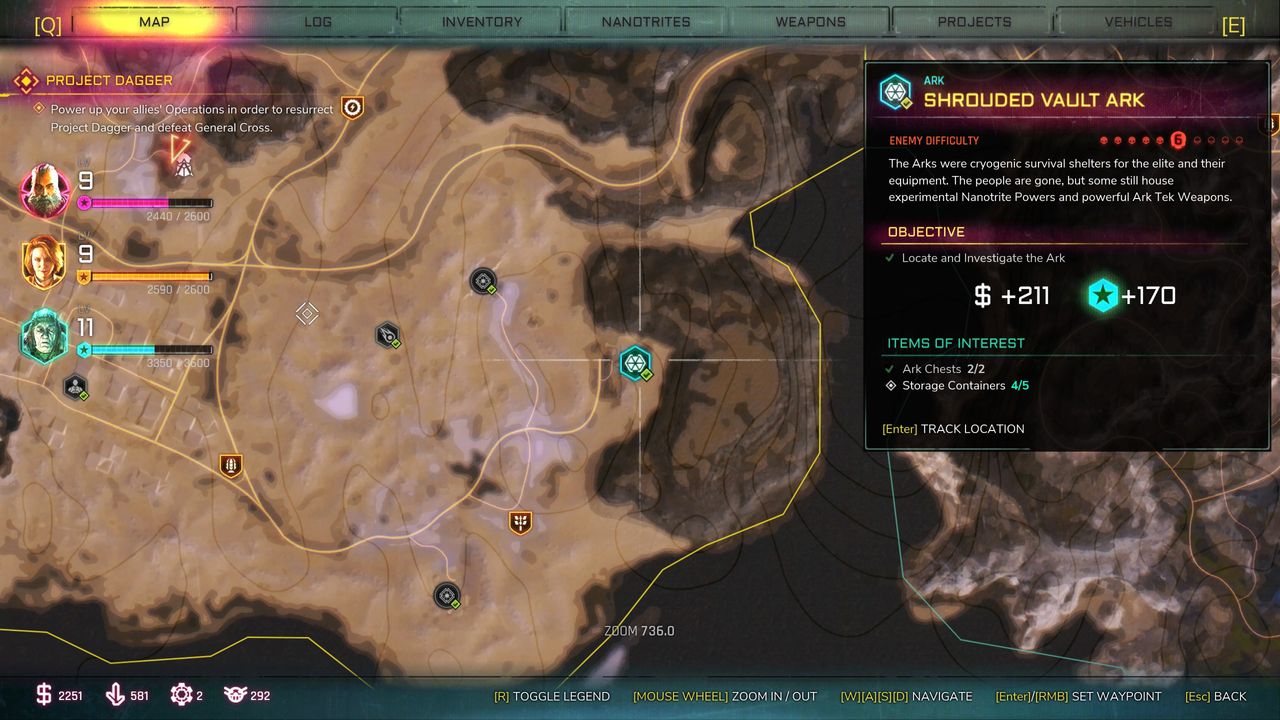
Task: Select the Shrouded Vault Ark map marker
Action: [x=635, y=363]
